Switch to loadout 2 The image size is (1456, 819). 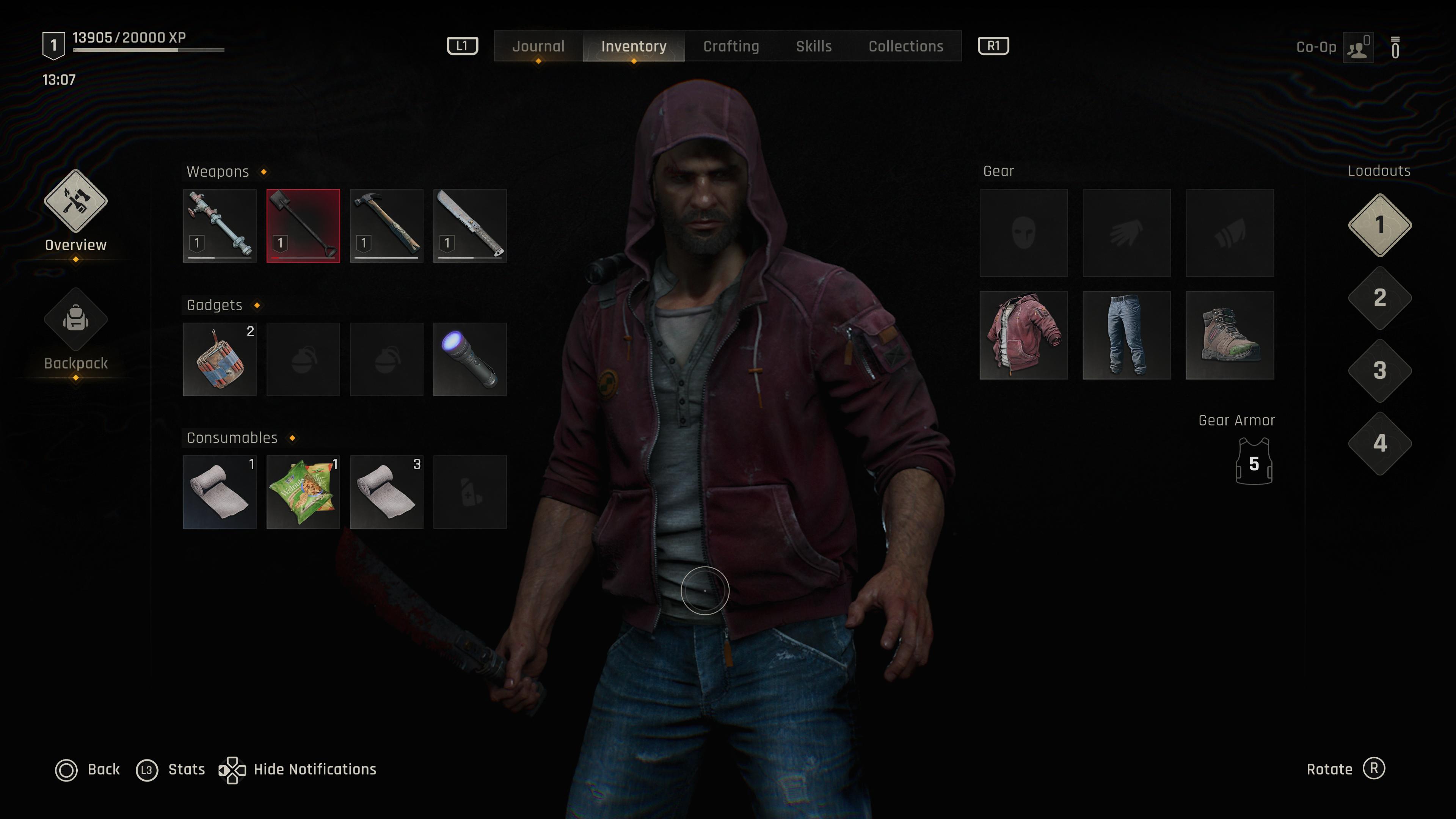[x=1380, y=298]
